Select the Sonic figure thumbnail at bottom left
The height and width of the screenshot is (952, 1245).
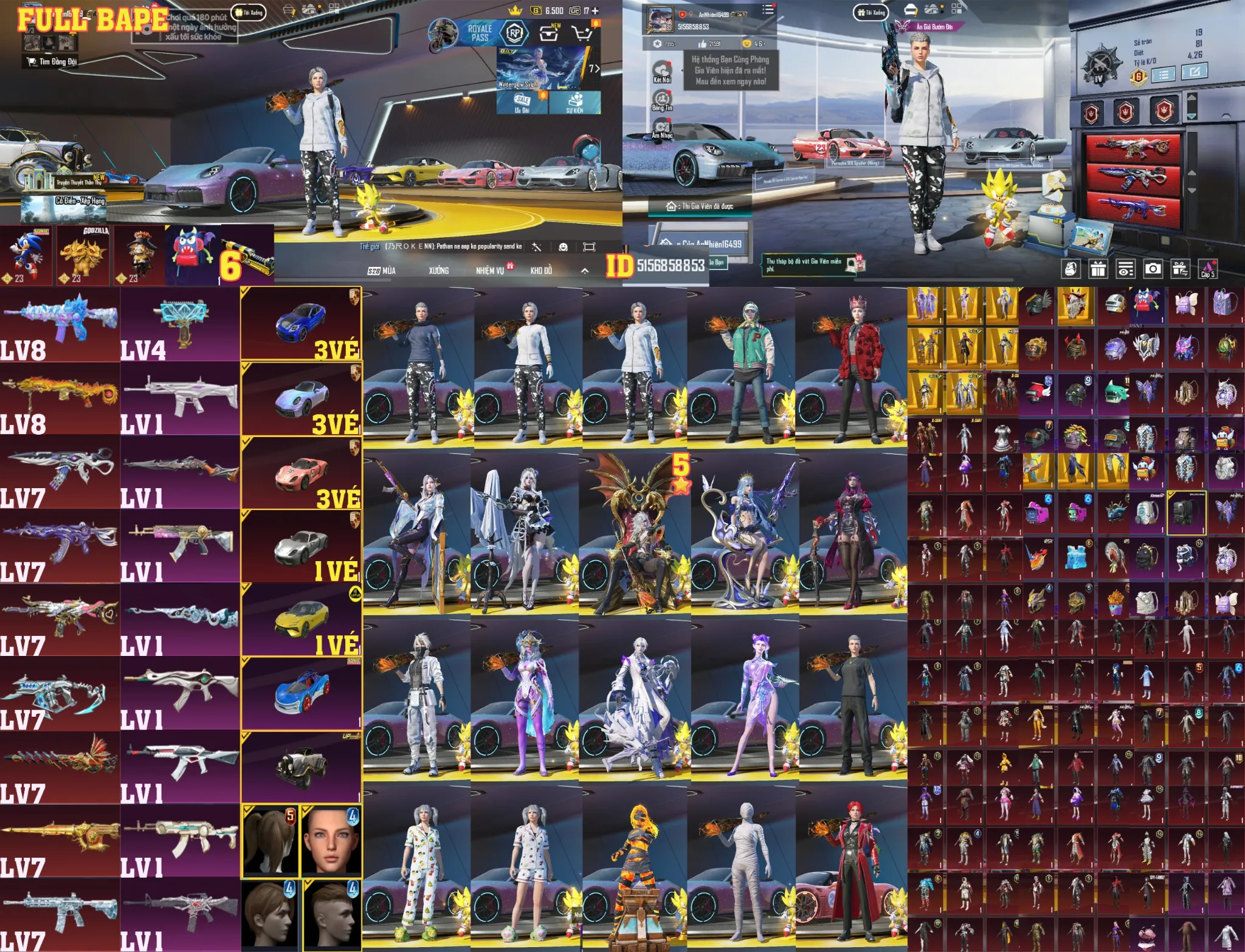pyautogui.click(x=27, y=249)
